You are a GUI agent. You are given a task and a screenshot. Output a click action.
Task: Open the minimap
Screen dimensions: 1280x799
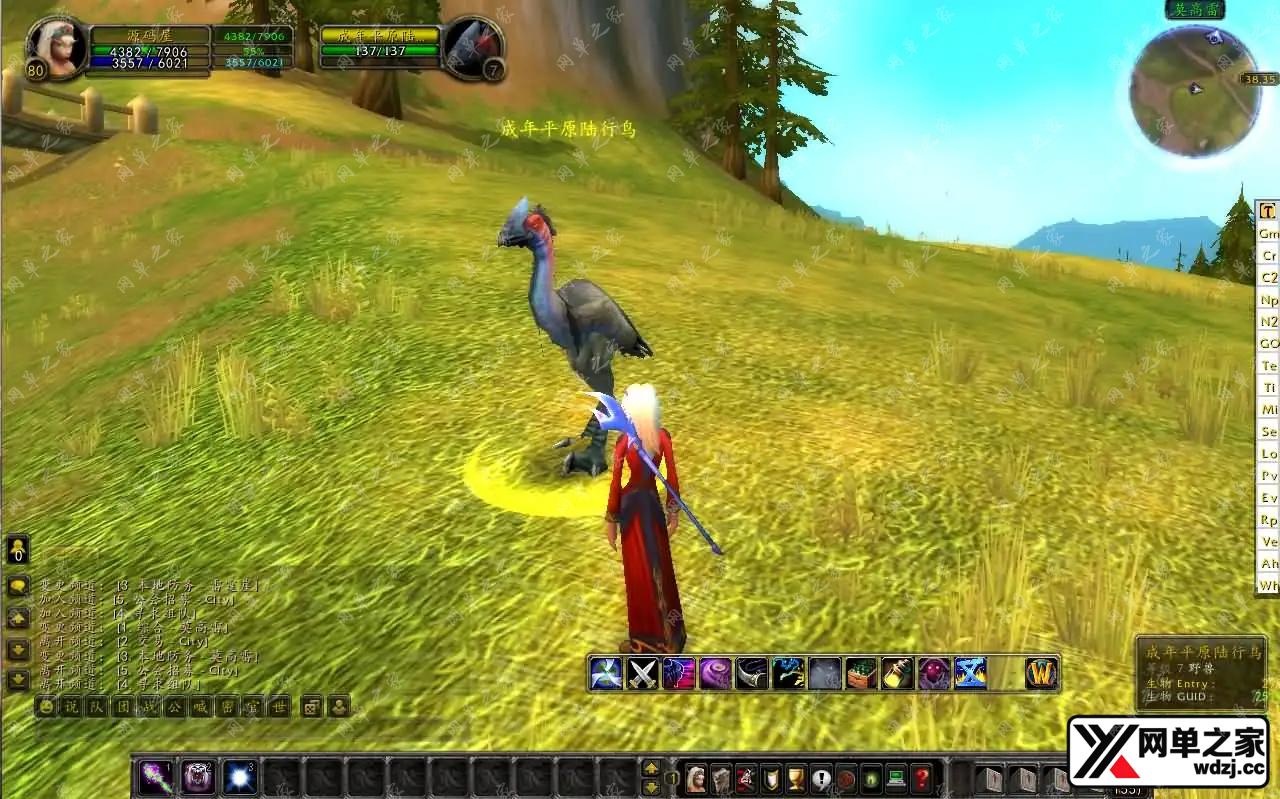pyautogui.click(x=1193, y=90)
